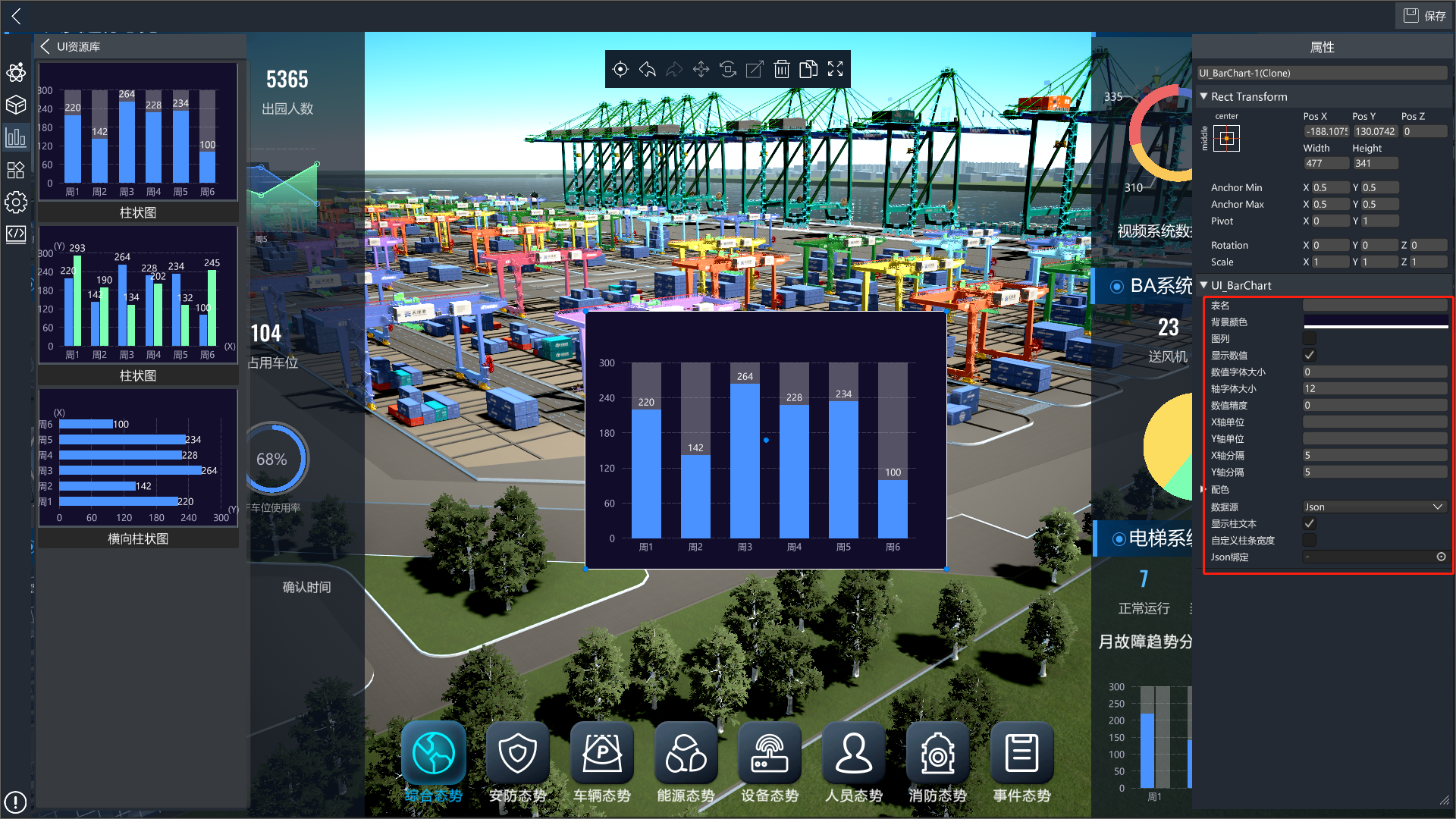Viewport: 1456px width, 819px height.
Task: Open the code script sidebar icon
Action: pos(16,234)
